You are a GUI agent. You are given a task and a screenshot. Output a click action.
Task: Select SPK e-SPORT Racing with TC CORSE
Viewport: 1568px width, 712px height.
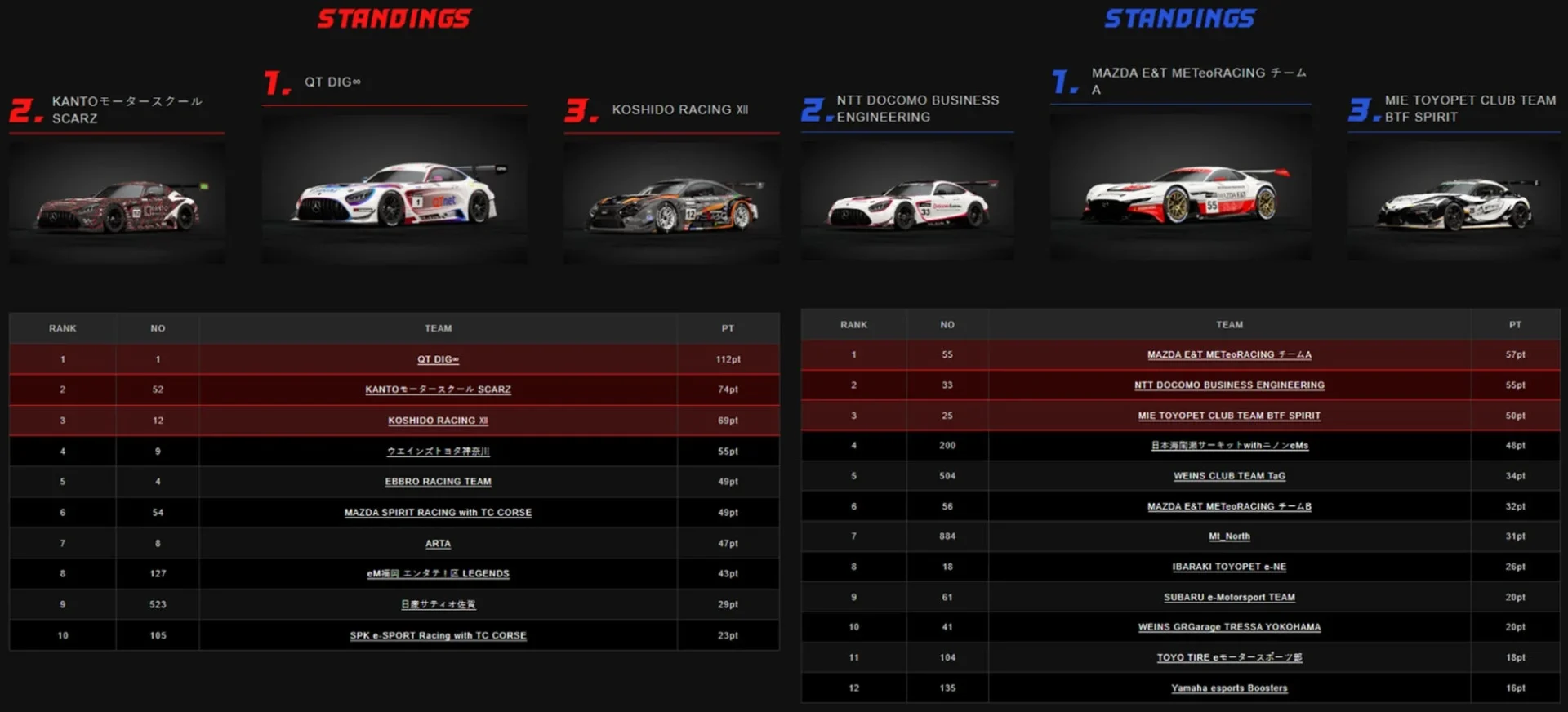(x=438, y=635)
